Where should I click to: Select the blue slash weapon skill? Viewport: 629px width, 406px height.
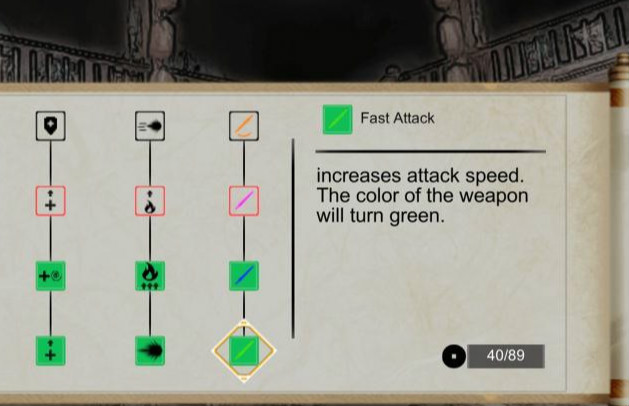[x=244, y=276]
